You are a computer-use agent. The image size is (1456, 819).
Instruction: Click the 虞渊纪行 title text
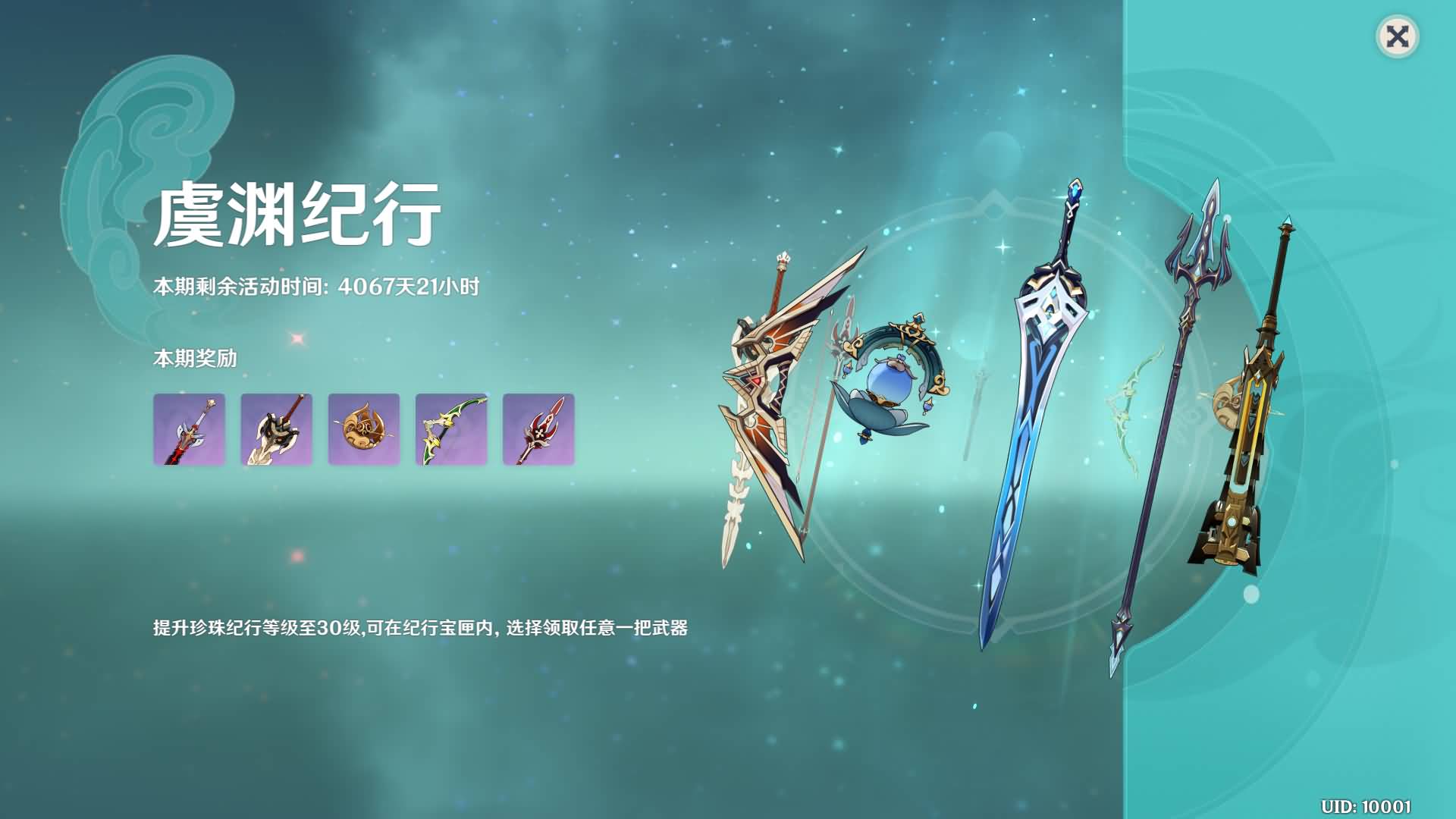pyautogui.click(x=296, y=216)
